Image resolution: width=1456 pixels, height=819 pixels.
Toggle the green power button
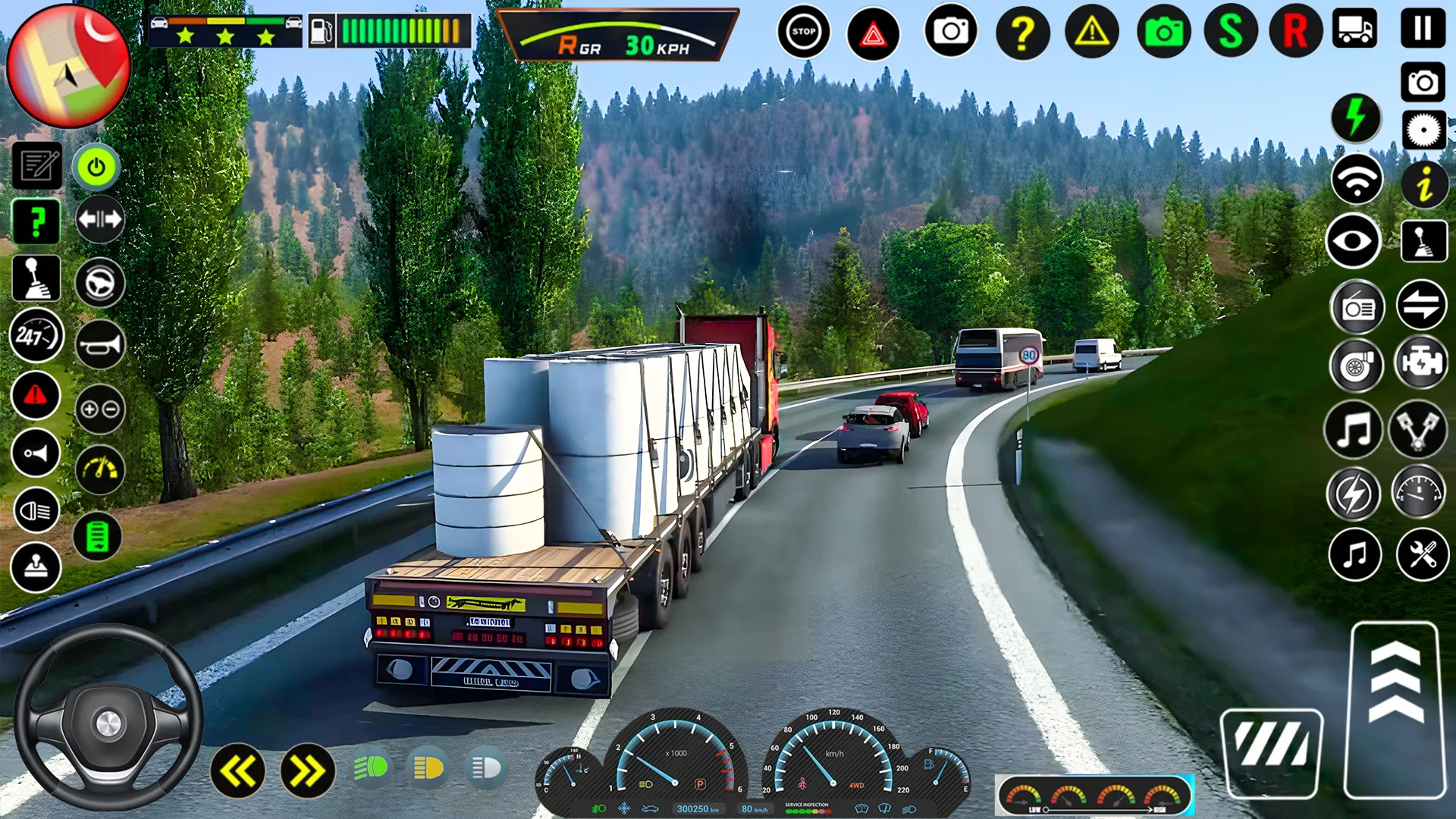[x=96, y=167]
